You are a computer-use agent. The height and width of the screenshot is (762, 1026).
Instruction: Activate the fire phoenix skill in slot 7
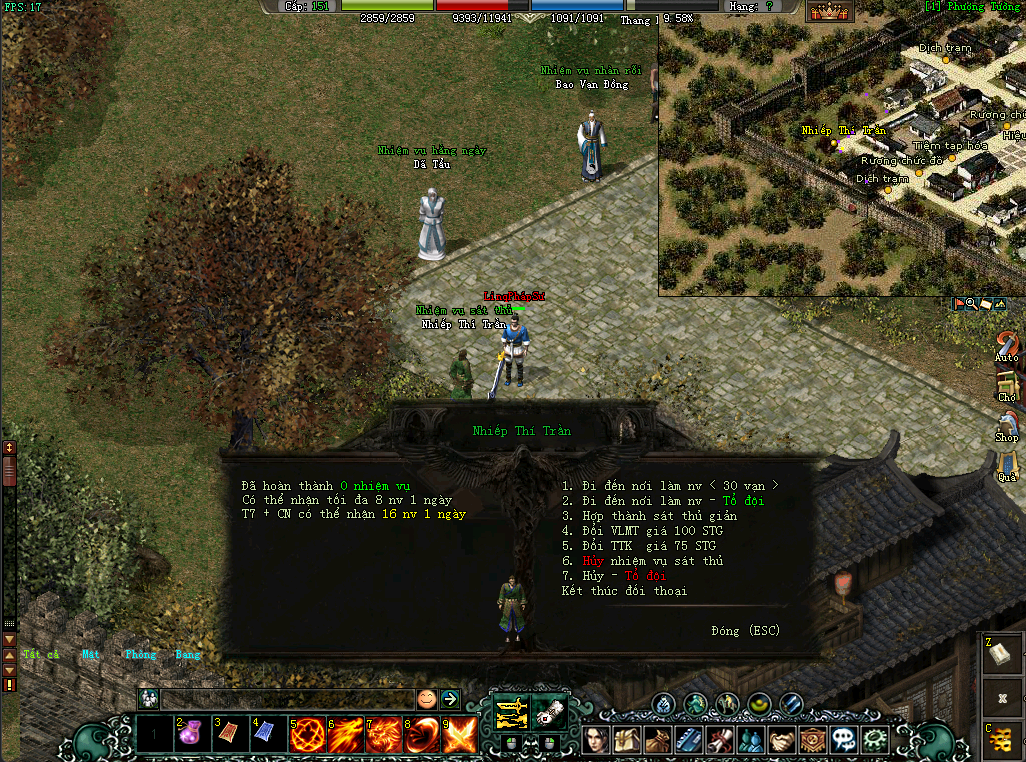pos(384,736)
